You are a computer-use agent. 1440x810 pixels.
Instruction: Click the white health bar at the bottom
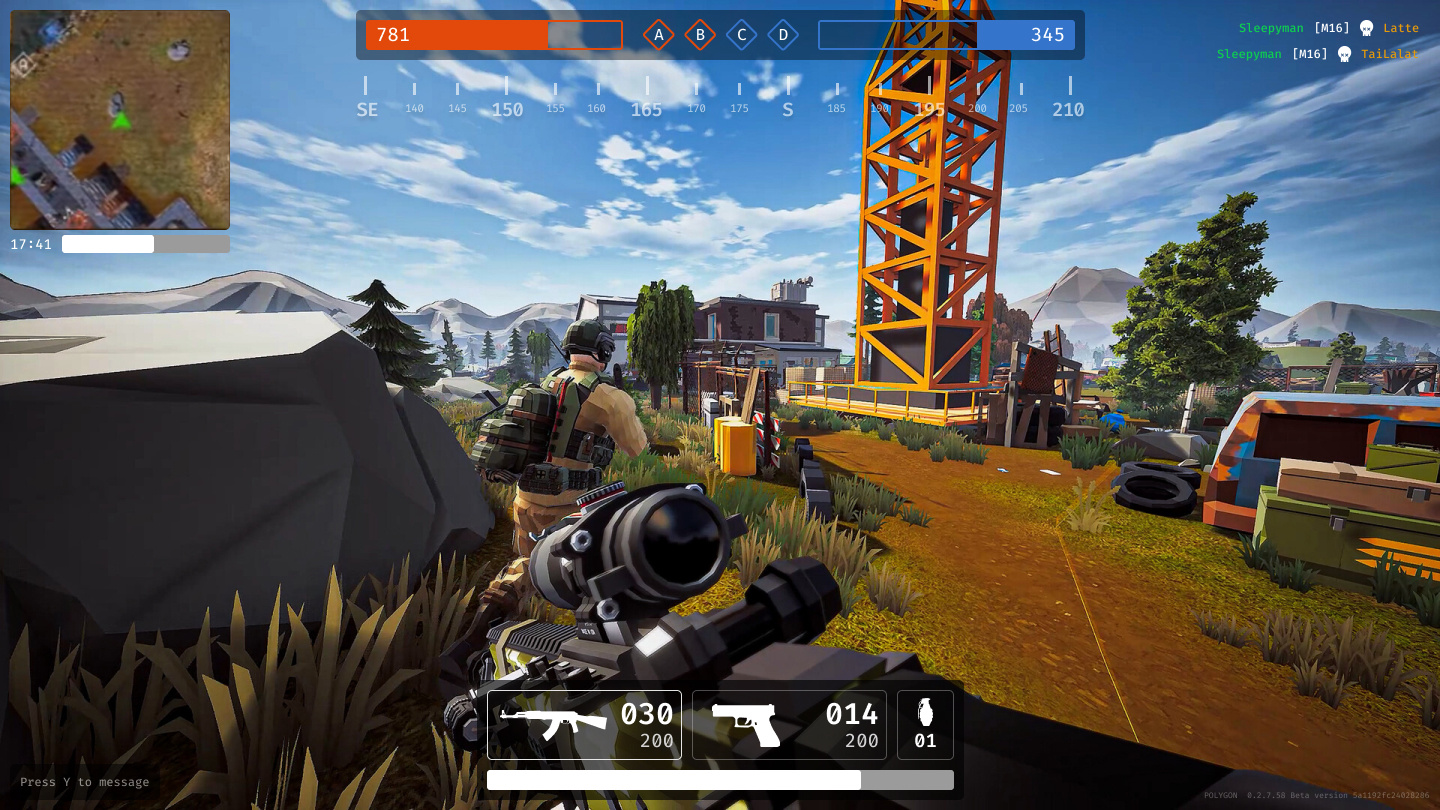[674, 780]
